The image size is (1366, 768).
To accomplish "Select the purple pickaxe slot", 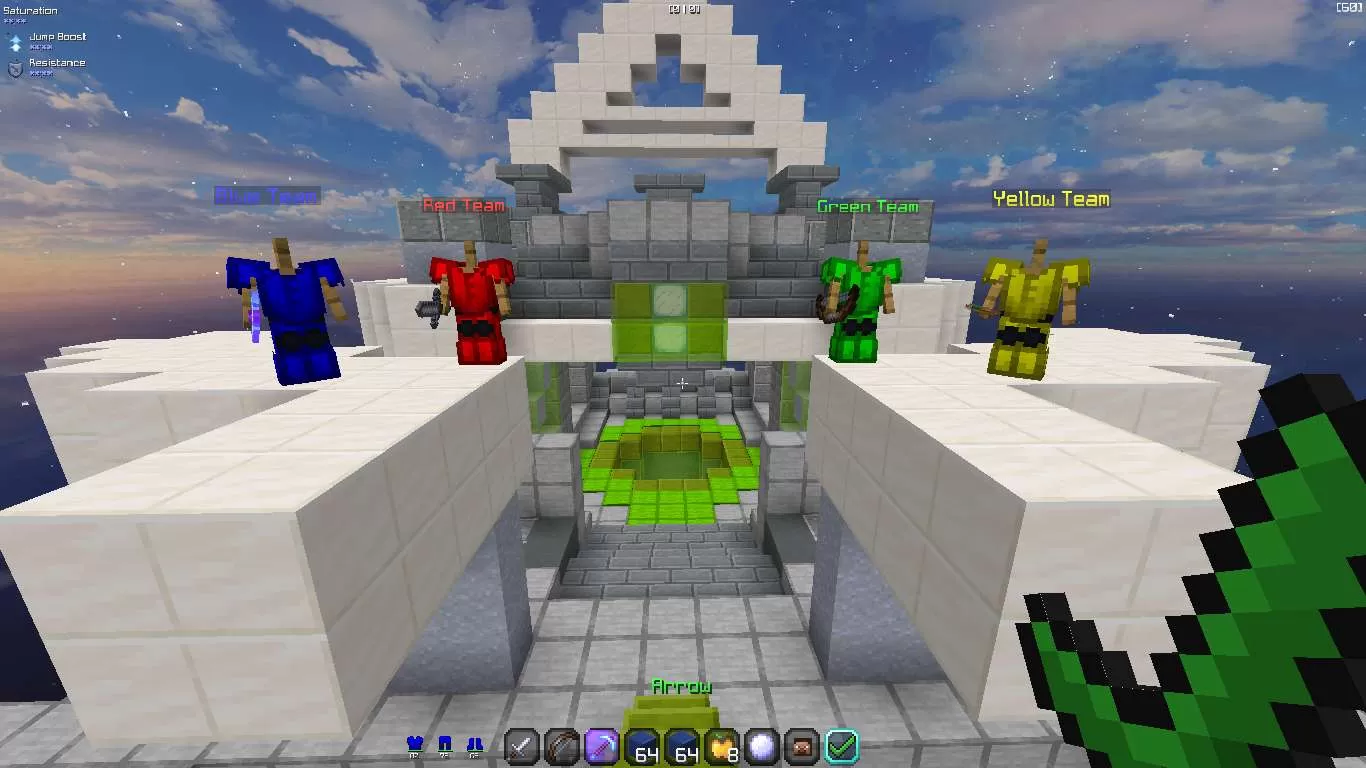I will pos(602,746).
